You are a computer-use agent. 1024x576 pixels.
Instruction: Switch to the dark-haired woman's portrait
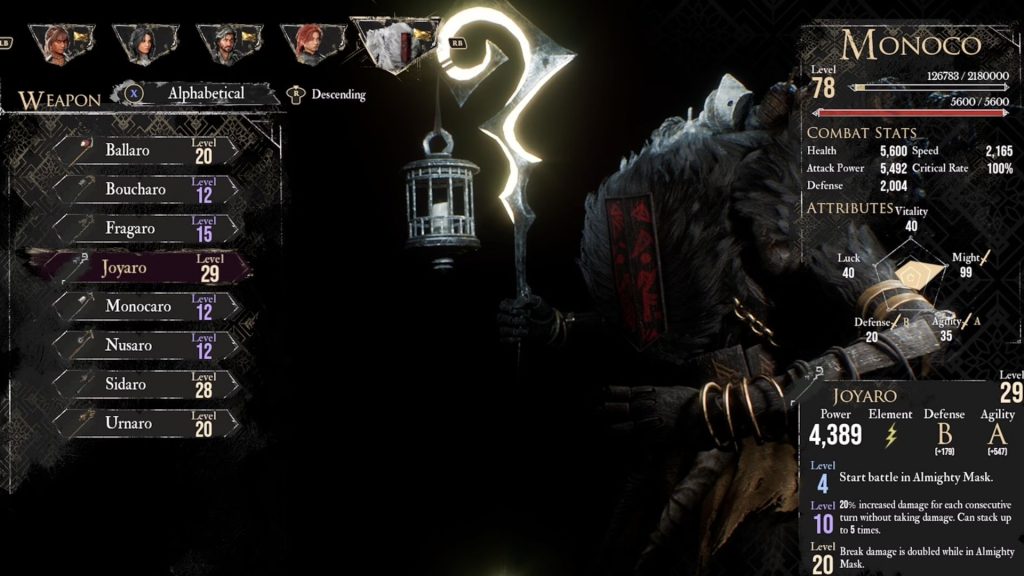[140, 42]
